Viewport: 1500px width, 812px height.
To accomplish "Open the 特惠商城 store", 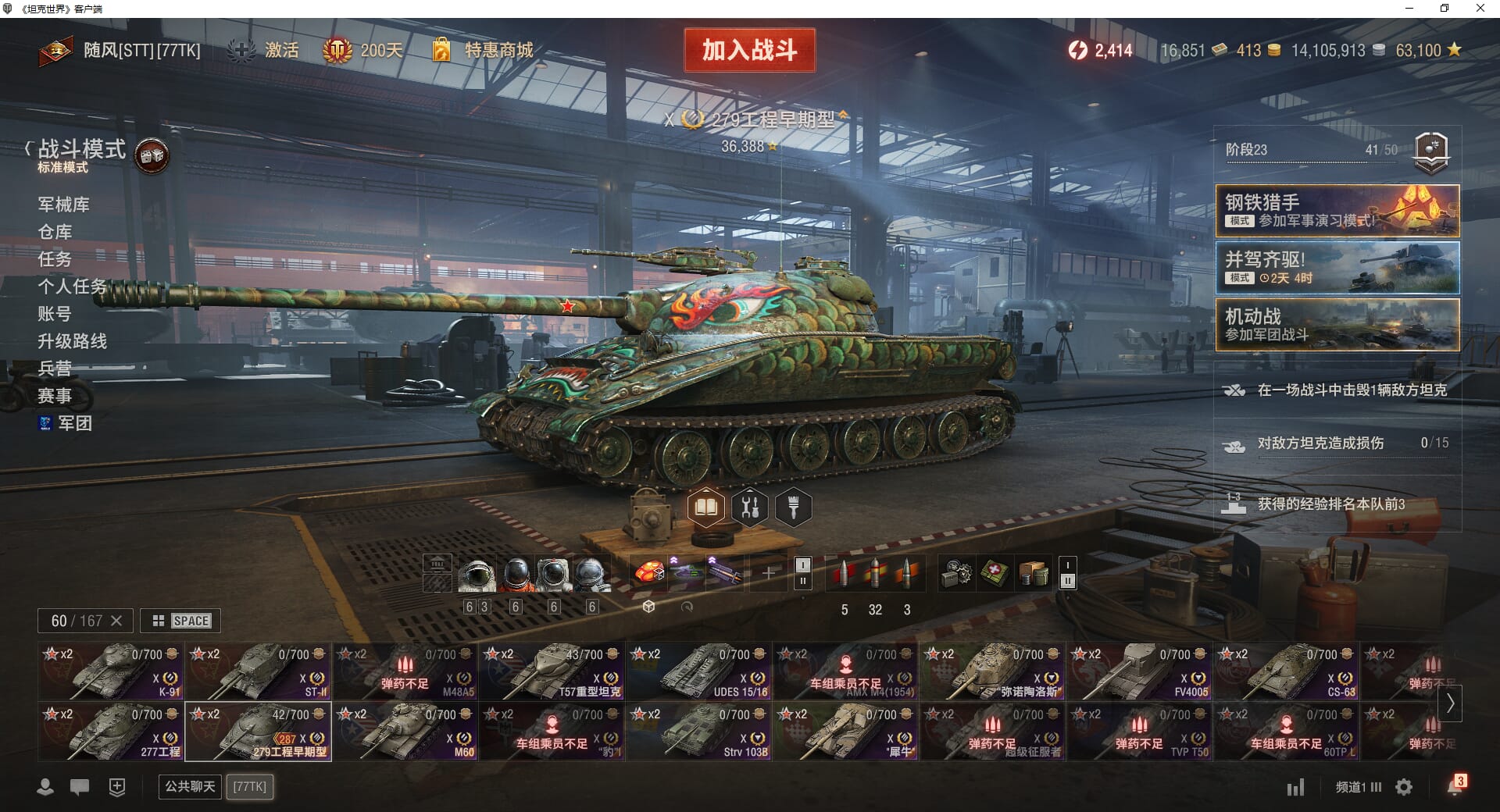I will [x=498, y=50].
